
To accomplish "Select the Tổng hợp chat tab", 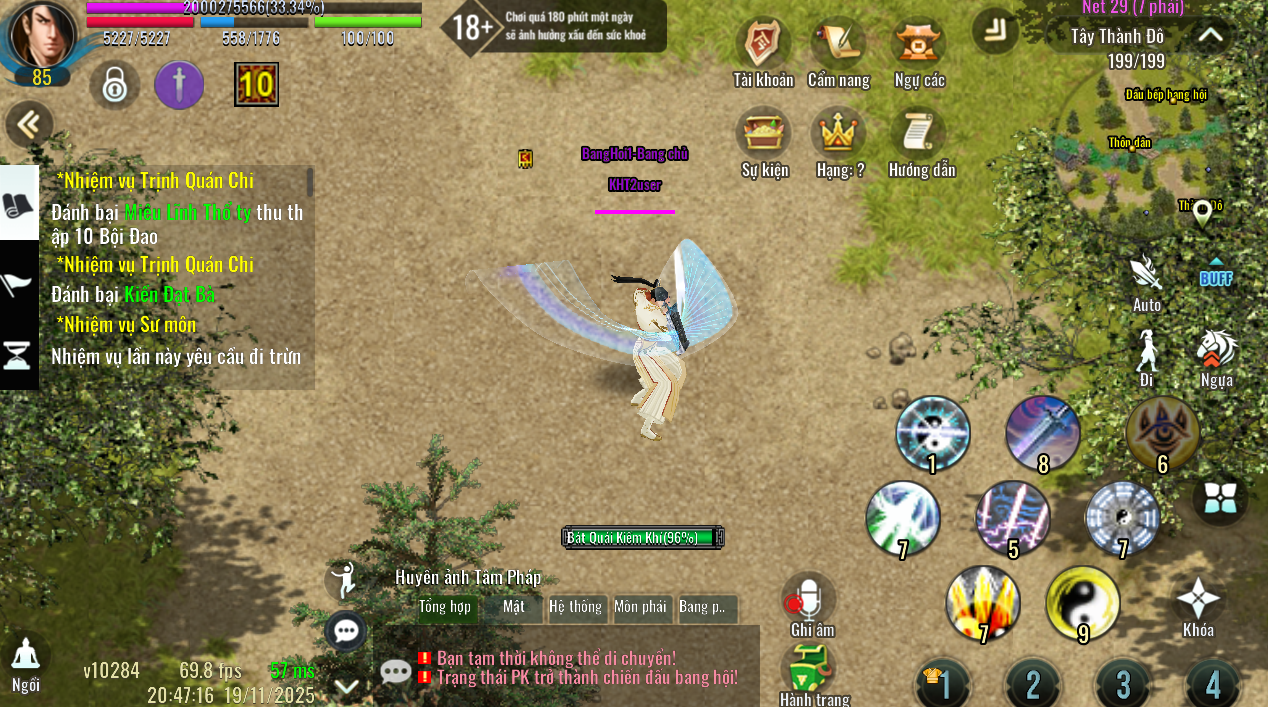I will (x=446, y=607).
